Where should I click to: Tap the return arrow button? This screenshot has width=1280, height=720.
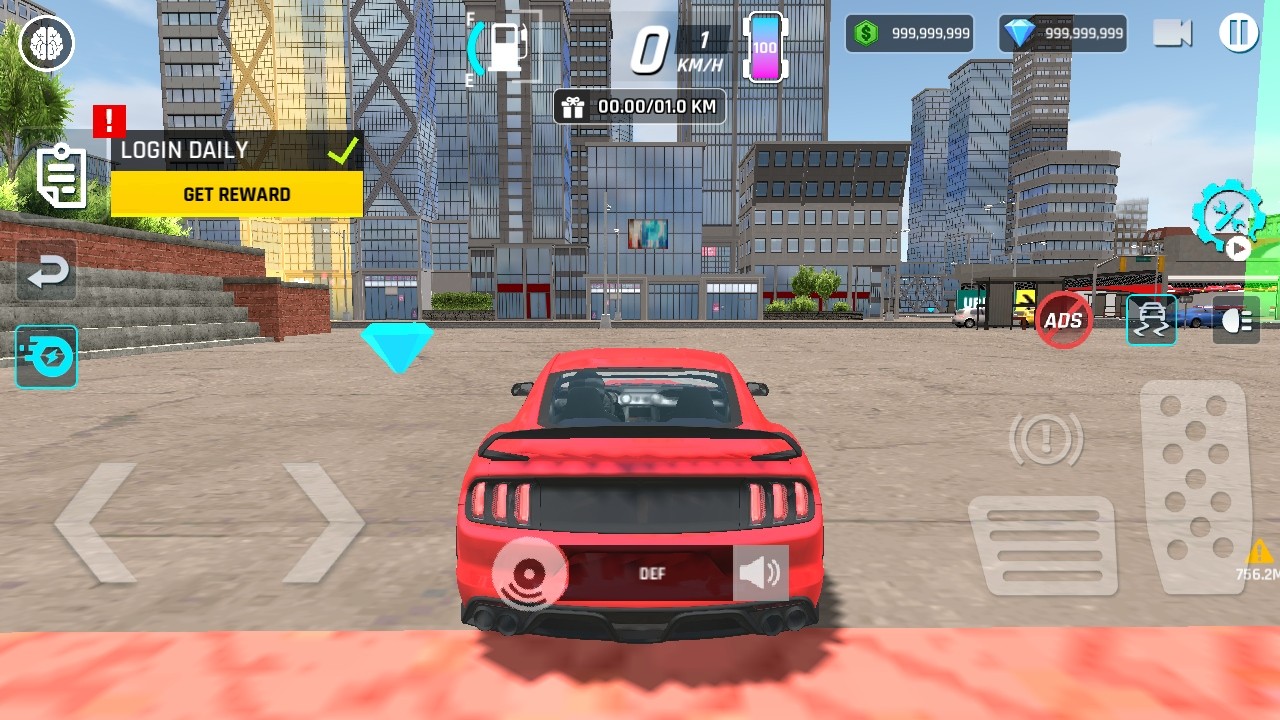(47, 271)
